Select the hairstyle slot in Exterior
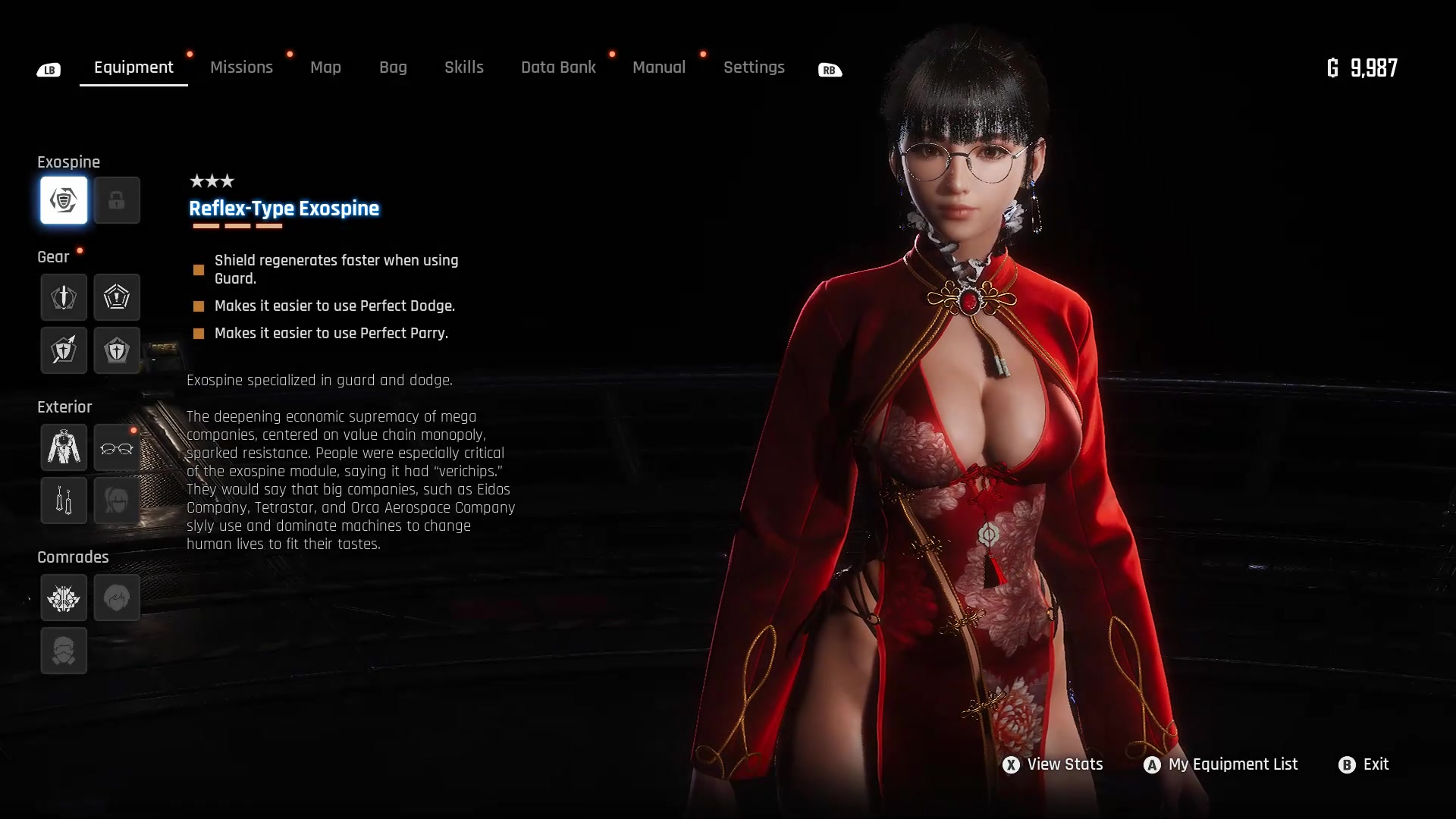This screenshot has width=1456, height=819. pos(117,500)
